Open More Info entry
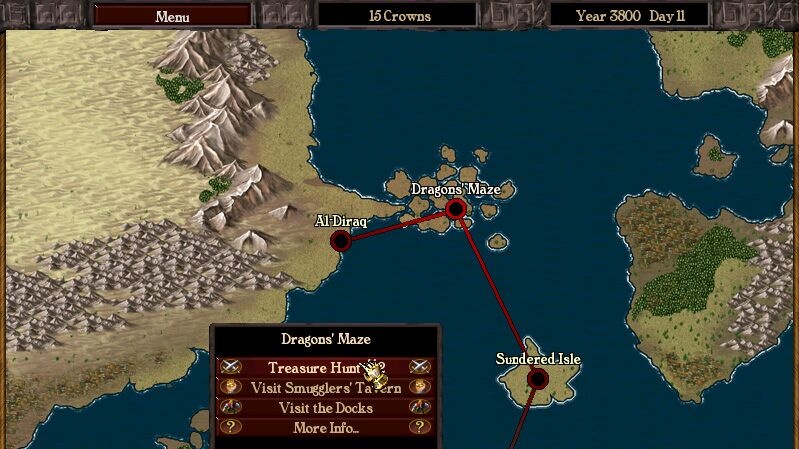Viewport: 799px width, 449px height. (x=325, y=428)
